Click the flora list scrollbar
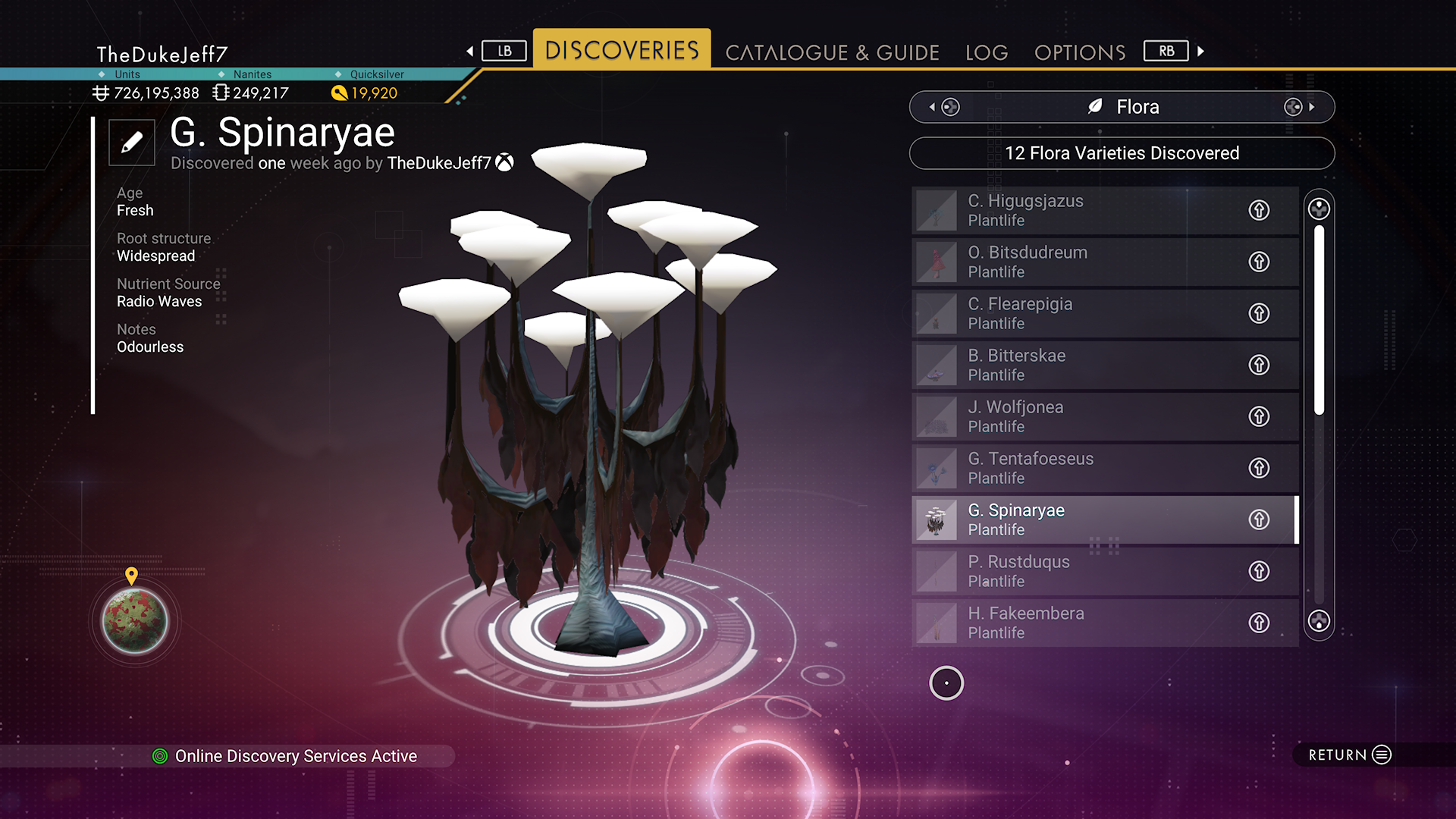The width and height of the screenshot is (1456, 819). 1319,320
